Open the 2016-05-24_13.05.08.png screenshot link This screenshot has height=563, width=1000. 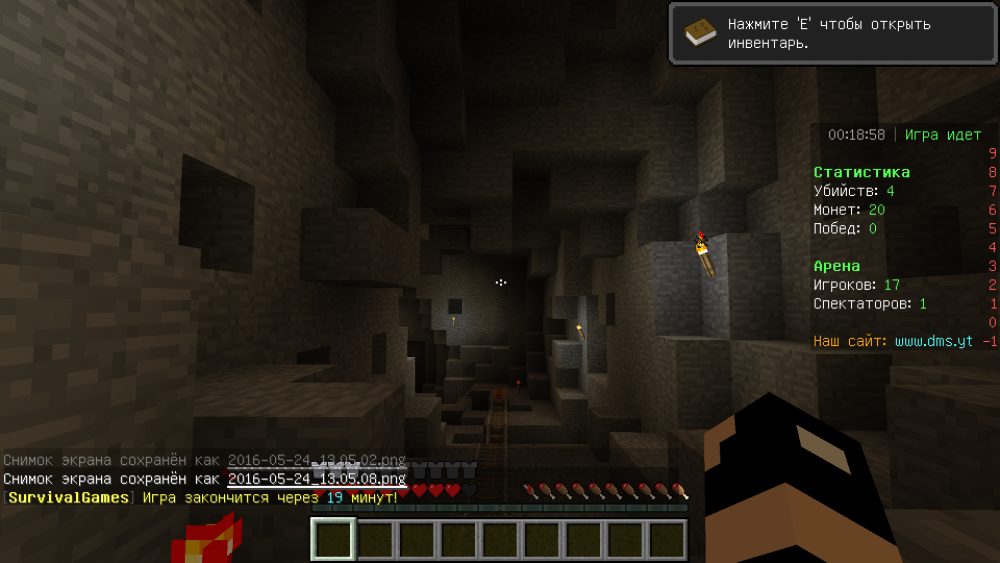pos(316,479)
